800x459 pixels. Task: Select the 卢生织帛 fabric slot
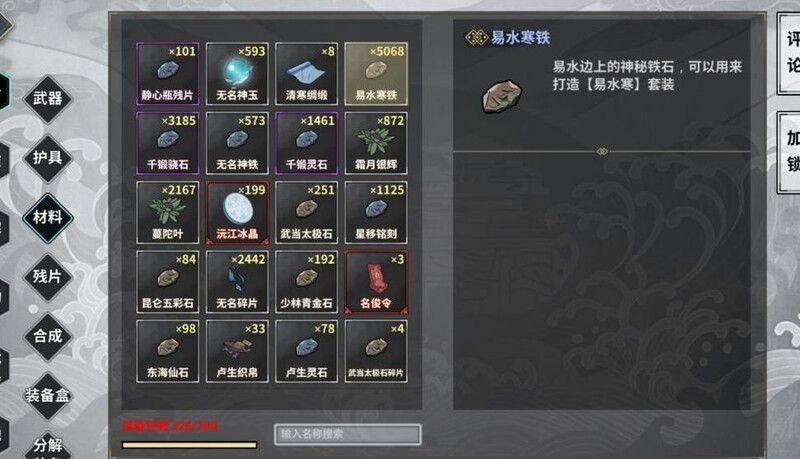[x=236, y=349]
